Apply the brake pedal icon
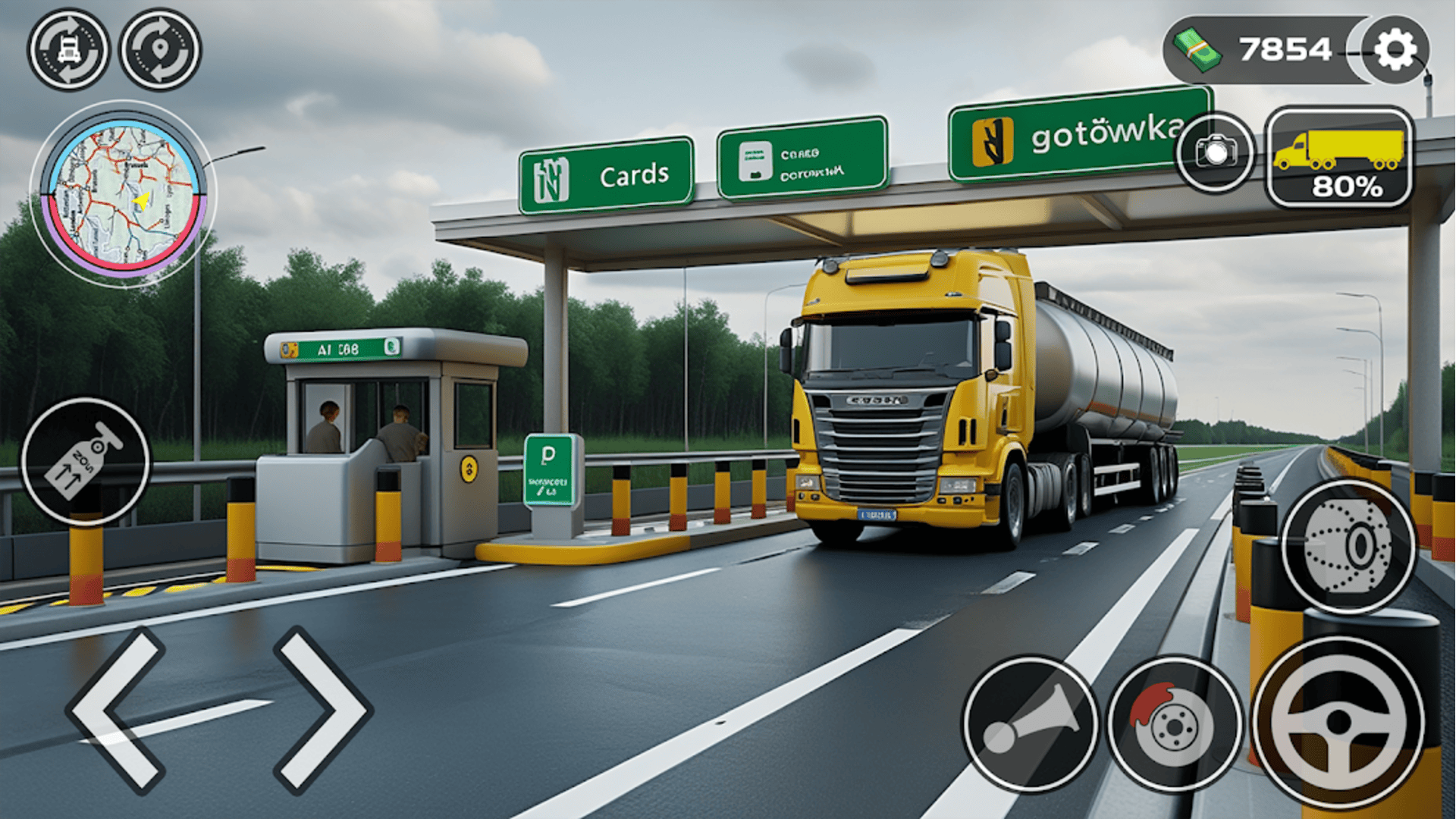The image size is (1456, 819). (1172, 724)
